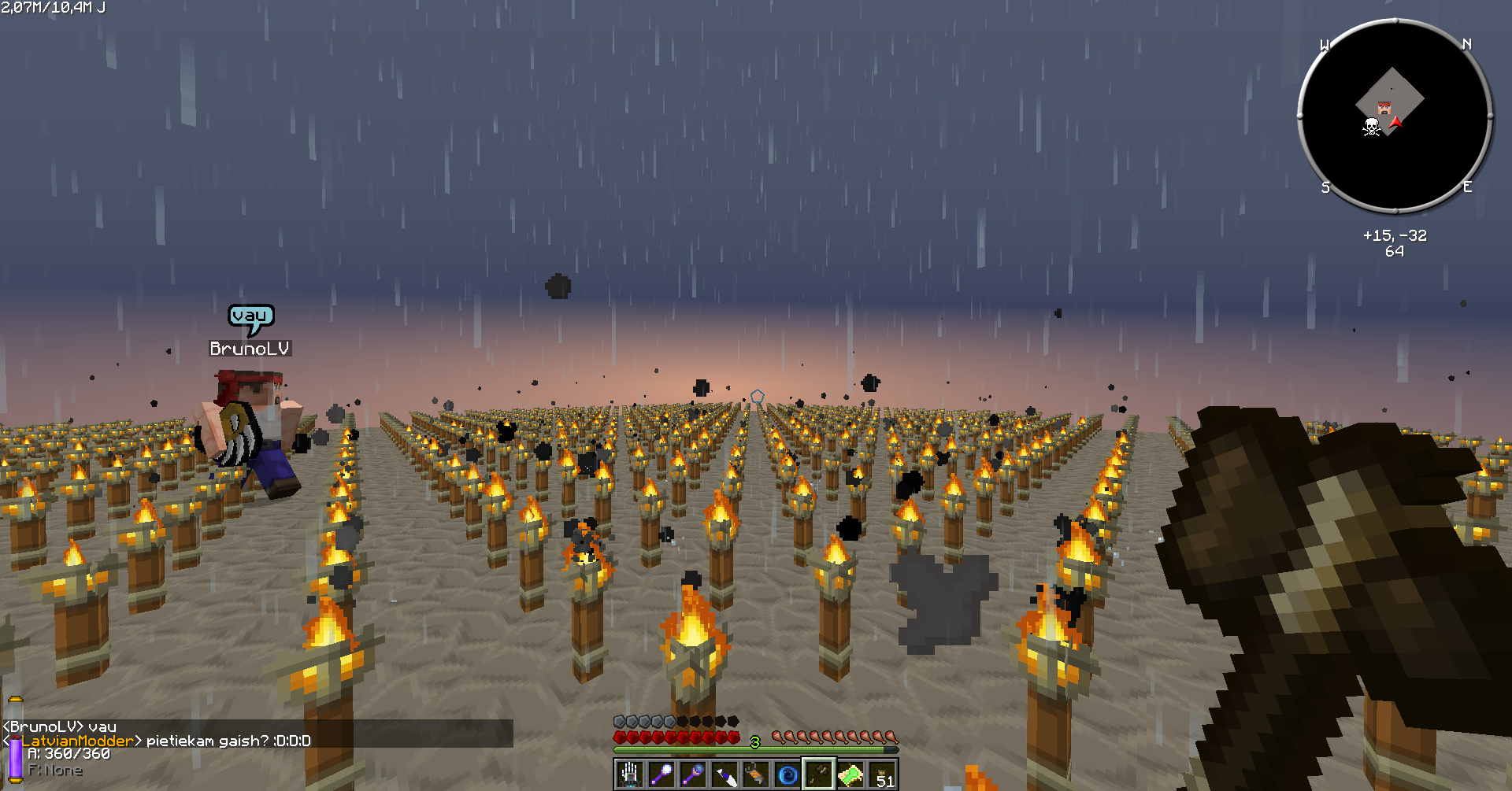Image resolution: width=1512 pixels, height=791 pixels.
Task: Select the white-tipped purple wand slot
Action: [x=661, y=775]
